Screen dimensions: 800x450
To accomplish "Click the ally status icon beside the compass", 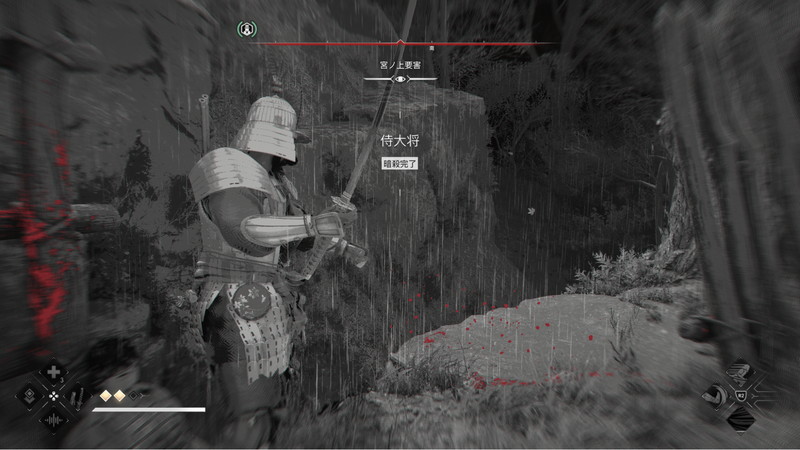I will pyautogui.click(x=244, y=30).
